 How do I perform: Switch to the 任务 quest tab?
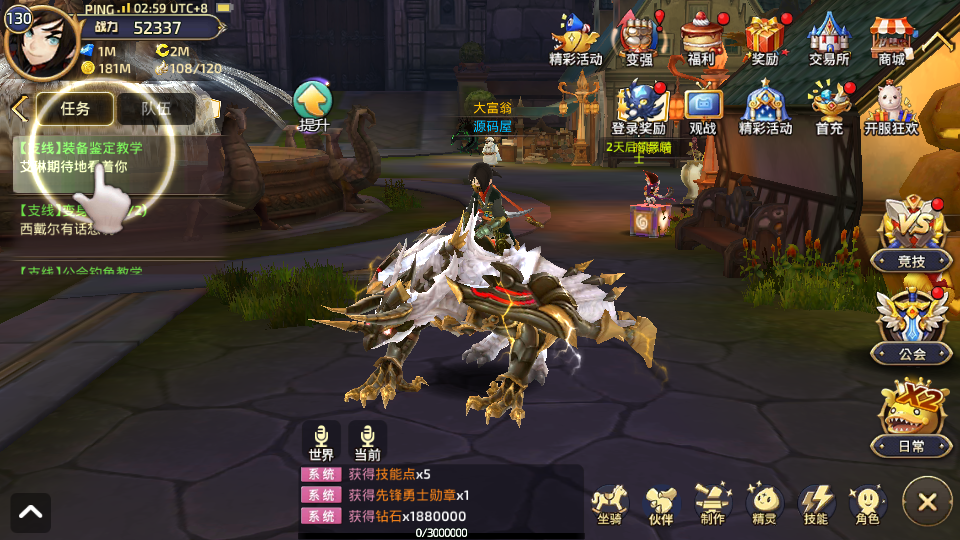[x=75, y=108]
